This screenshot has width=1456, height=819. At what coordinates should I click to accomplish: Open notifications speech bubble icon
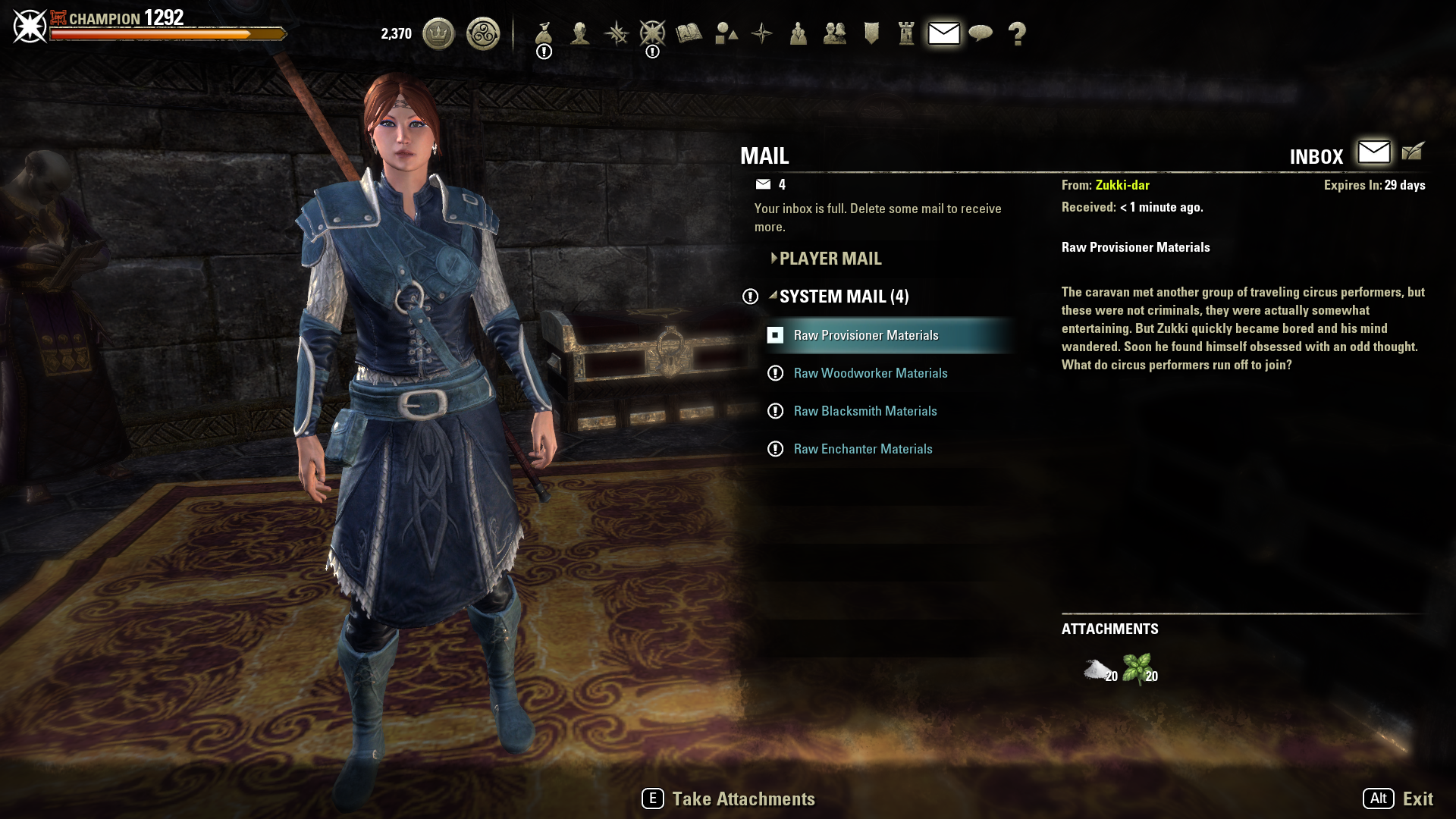pyautogui.click(x=981, y=33)
